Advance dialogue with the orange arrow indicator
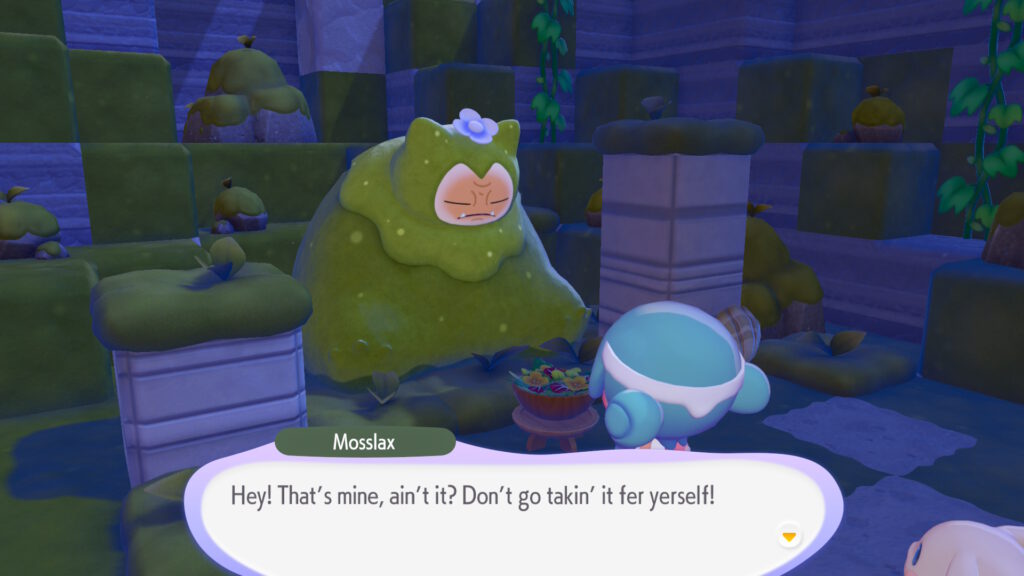The width and height of the screenshot is (1024, 576). pos(789,537)
